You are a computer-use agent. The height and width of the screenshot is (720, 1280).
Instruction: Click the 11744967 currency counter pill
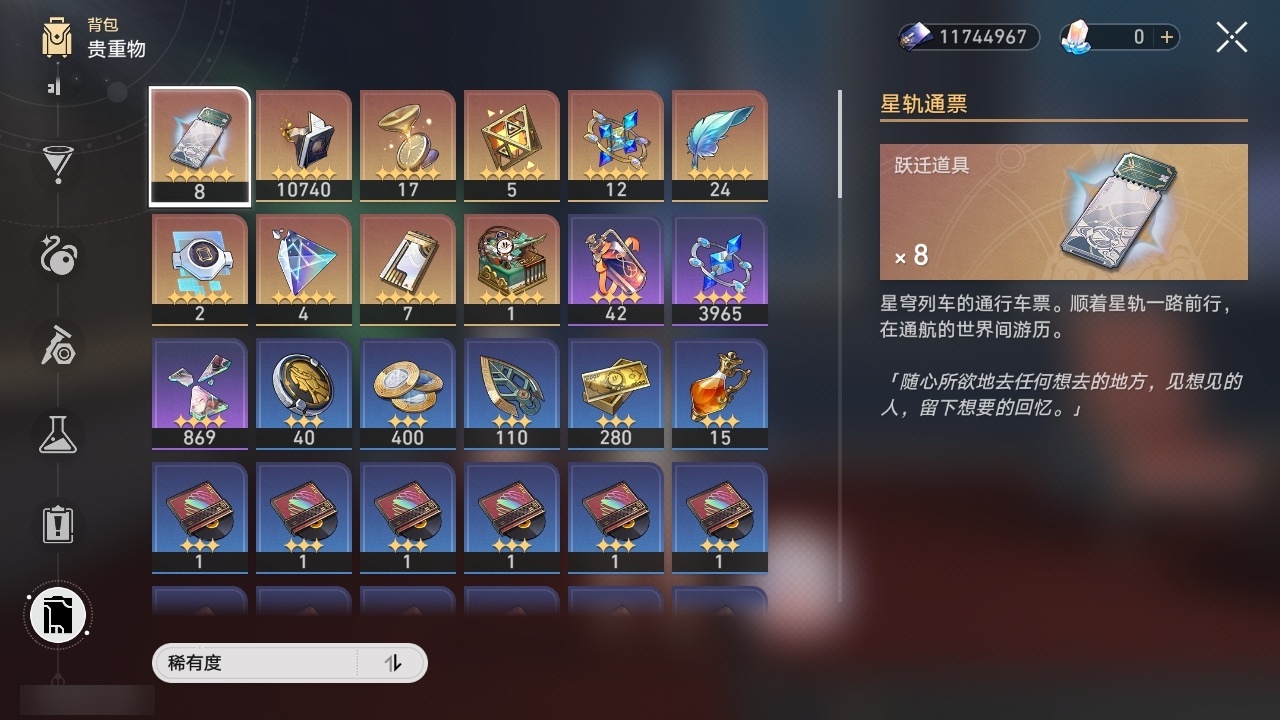point(968,37)
